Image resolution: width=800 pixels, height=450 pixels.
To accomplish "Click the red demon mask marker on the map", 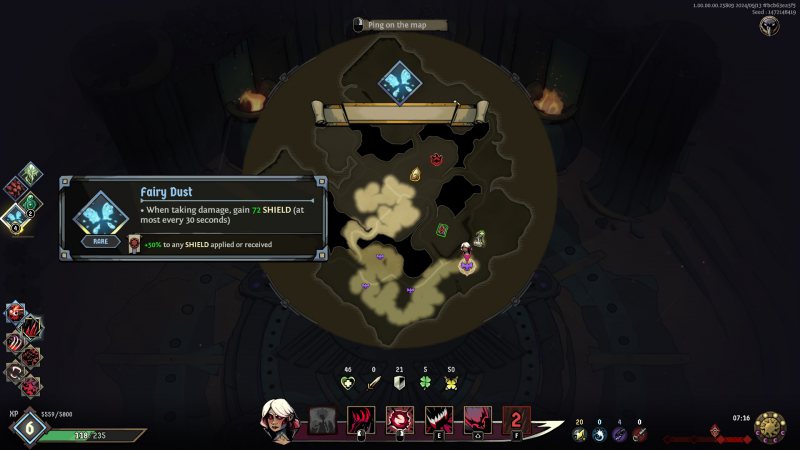I will click(x=436, y=159).
